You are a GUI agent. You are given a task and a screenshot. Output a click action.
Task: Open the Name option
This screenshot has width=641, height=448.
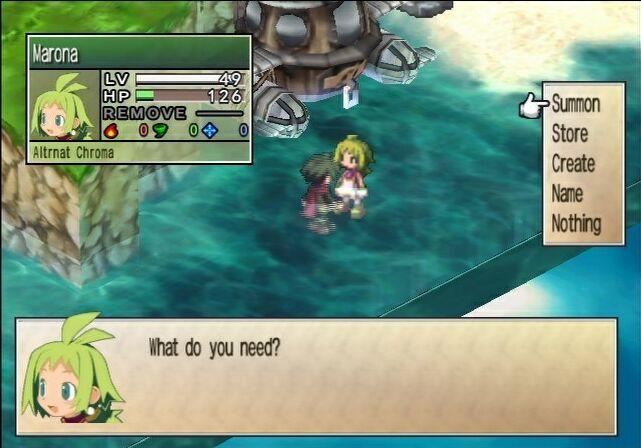click(567, 194)
